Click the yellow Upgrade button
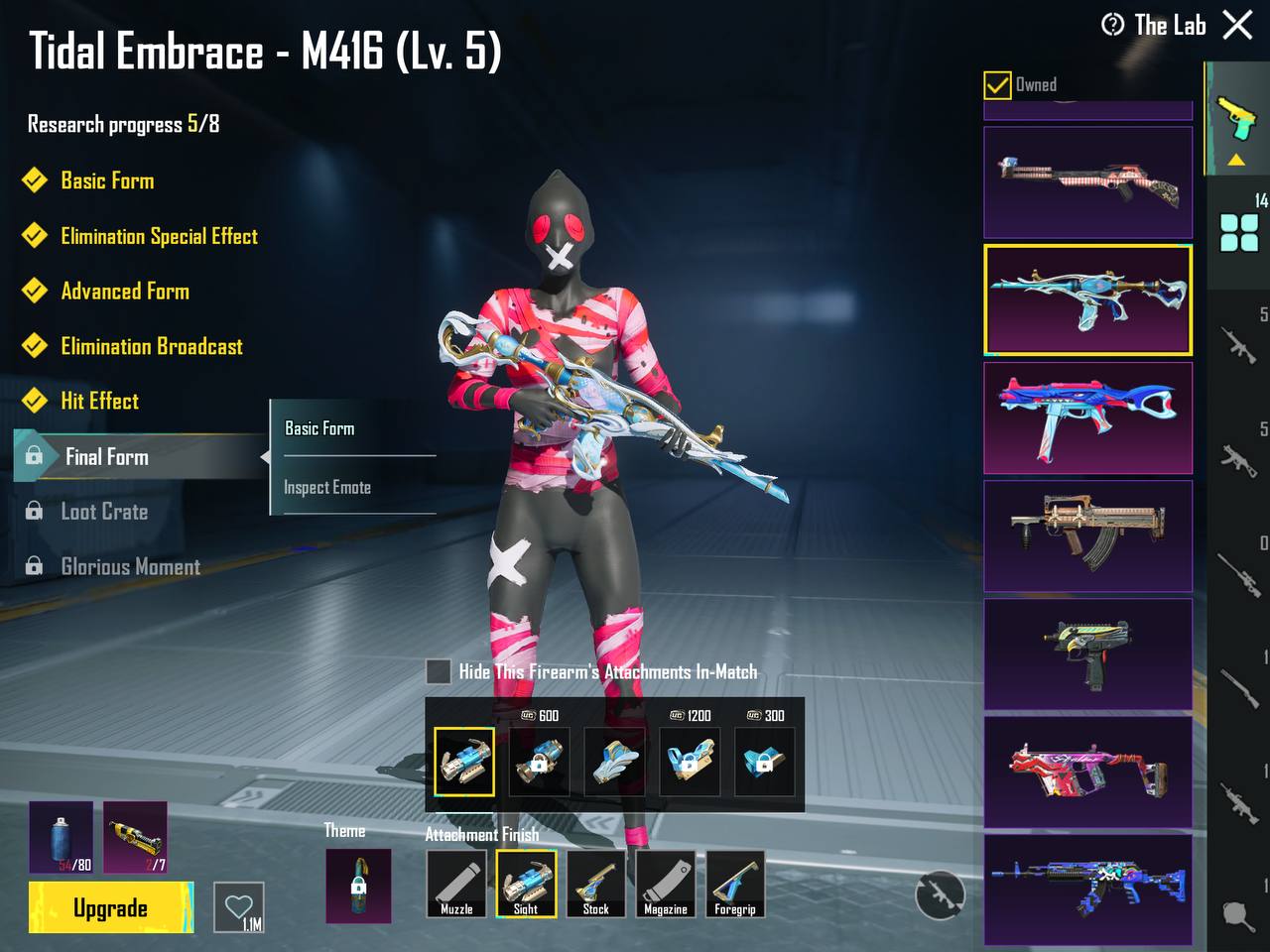 [x=110, y=907]
